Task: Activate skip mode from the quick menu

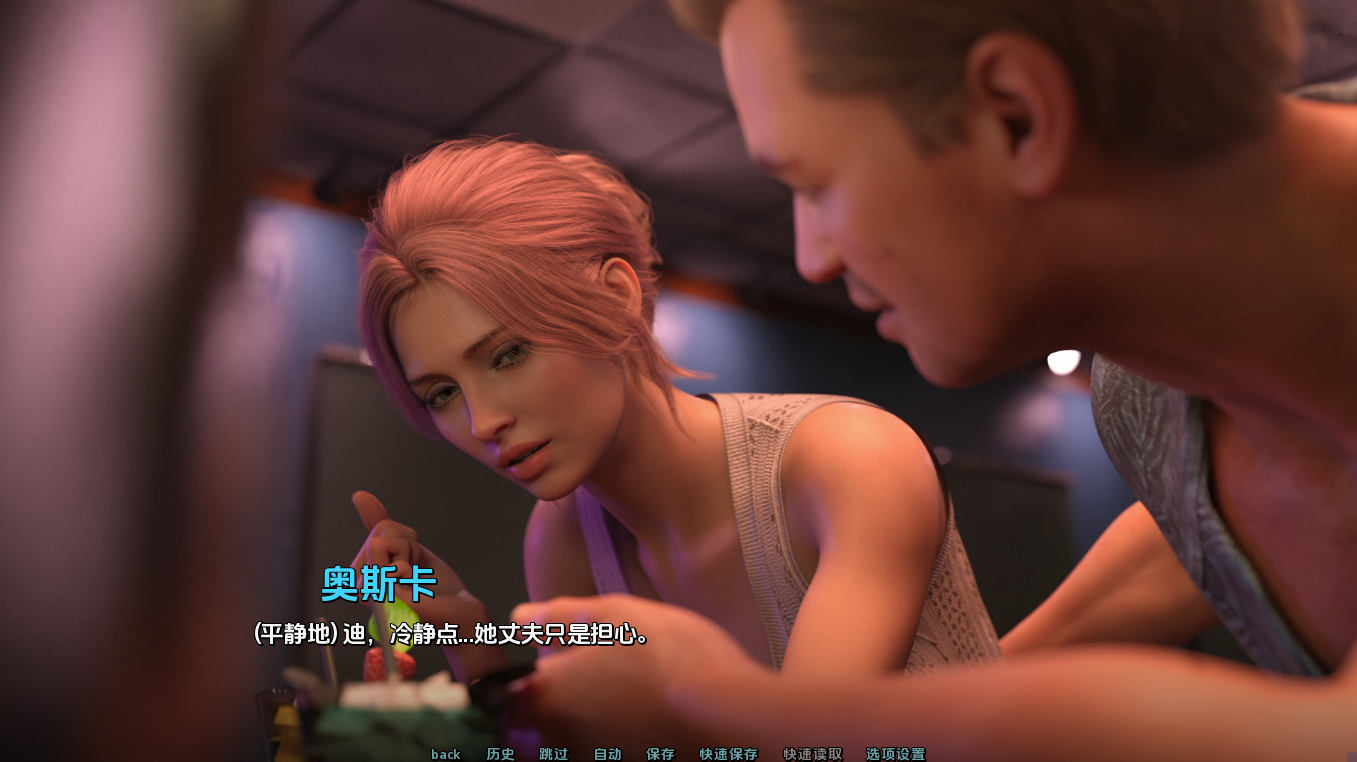Action: (x=553, y=754)
